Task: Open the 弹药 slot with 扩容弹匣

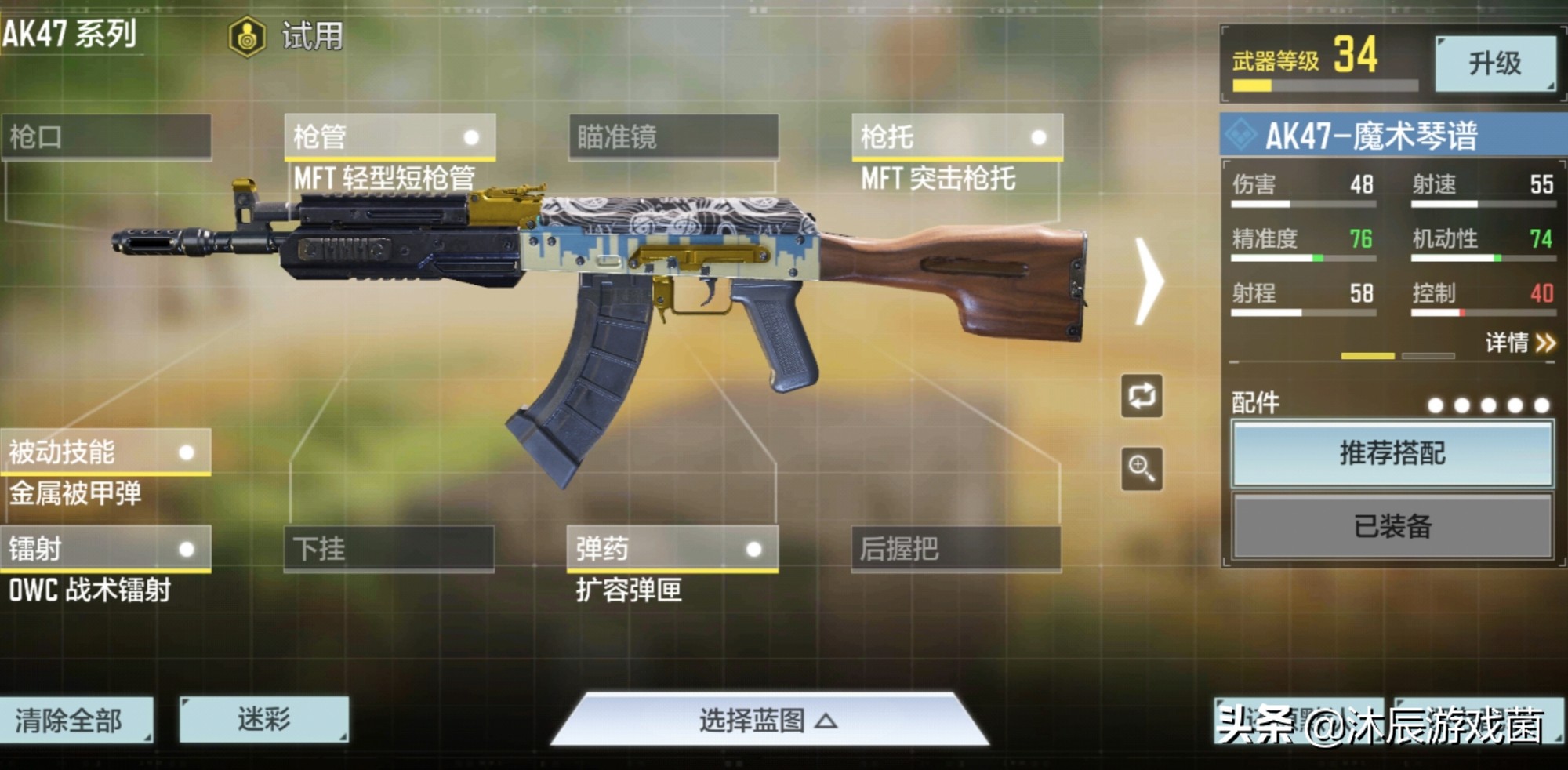Action: pos(670,550)
